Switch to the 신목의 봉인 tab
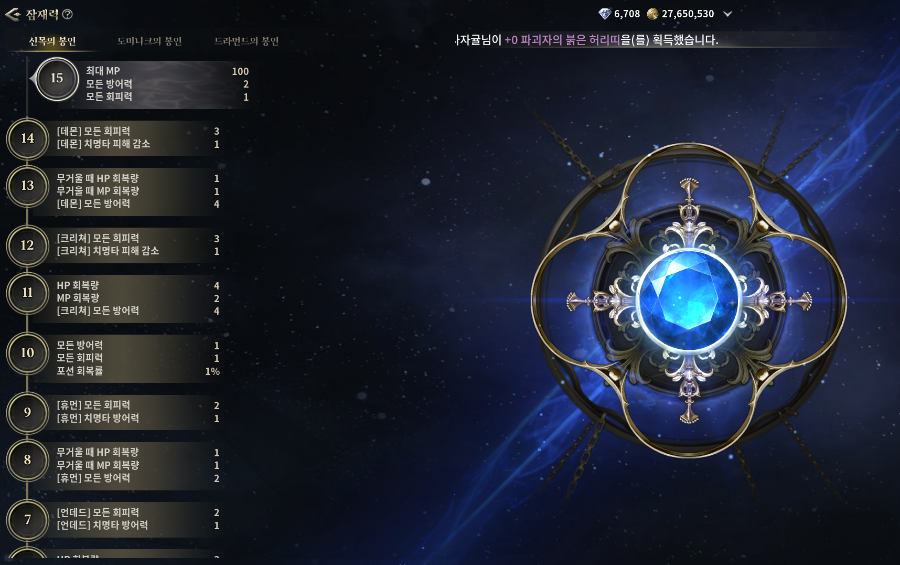 (52, 42)
